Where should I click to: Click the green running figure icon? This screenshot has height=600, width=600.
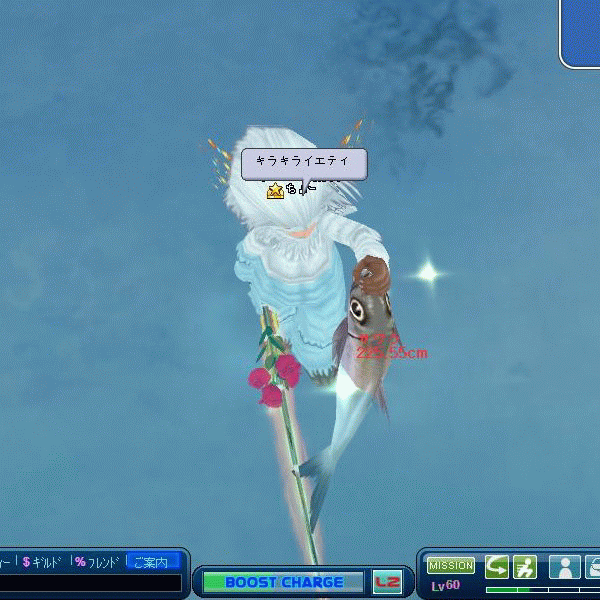pyautogui.click(x=525, y=567)
